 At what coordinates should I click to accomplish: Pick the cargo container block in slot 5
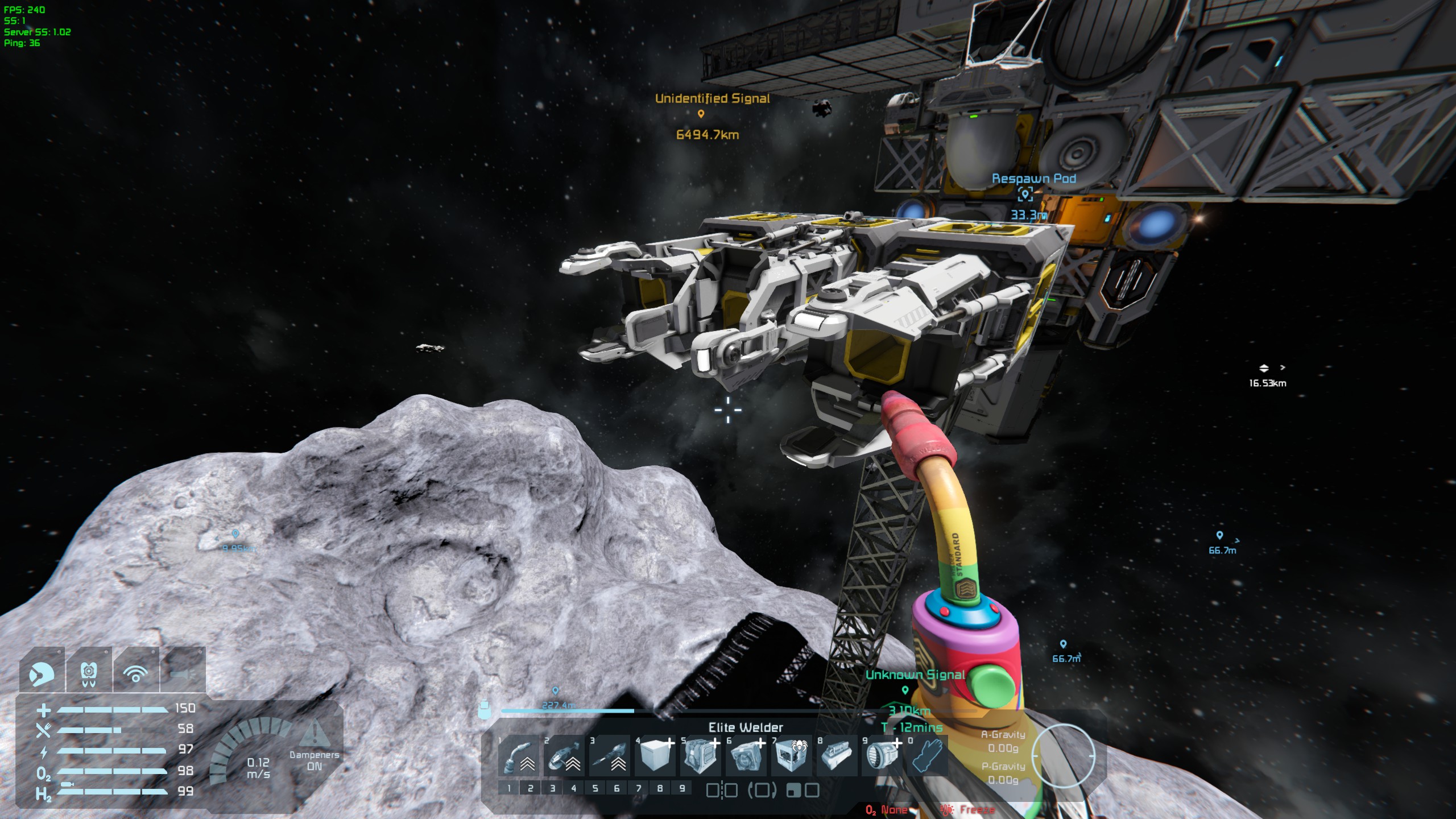tap(700, 756)
